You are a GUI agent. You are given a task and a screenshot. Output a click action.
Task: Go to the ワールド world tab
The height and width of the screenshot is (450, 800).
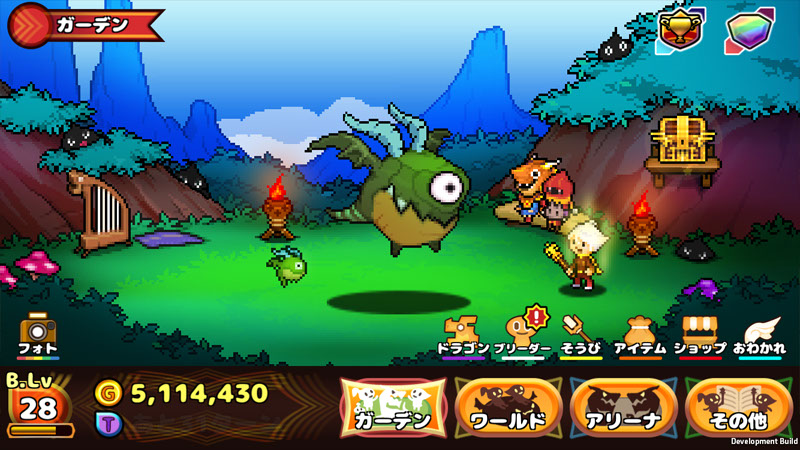tap(508, 410)
